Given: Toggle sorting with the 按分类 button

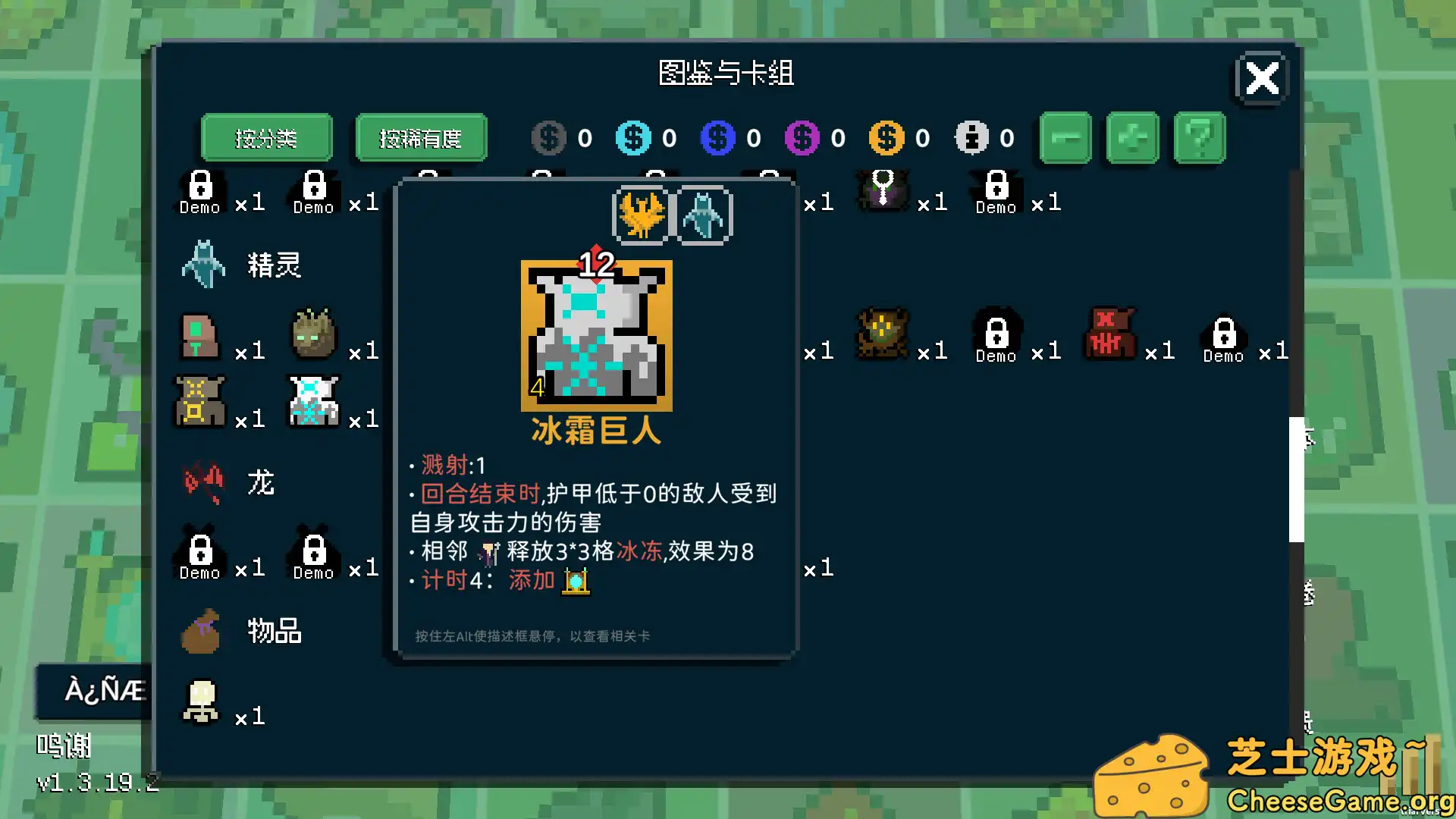Looking at the screenshot, I should 266,137.
